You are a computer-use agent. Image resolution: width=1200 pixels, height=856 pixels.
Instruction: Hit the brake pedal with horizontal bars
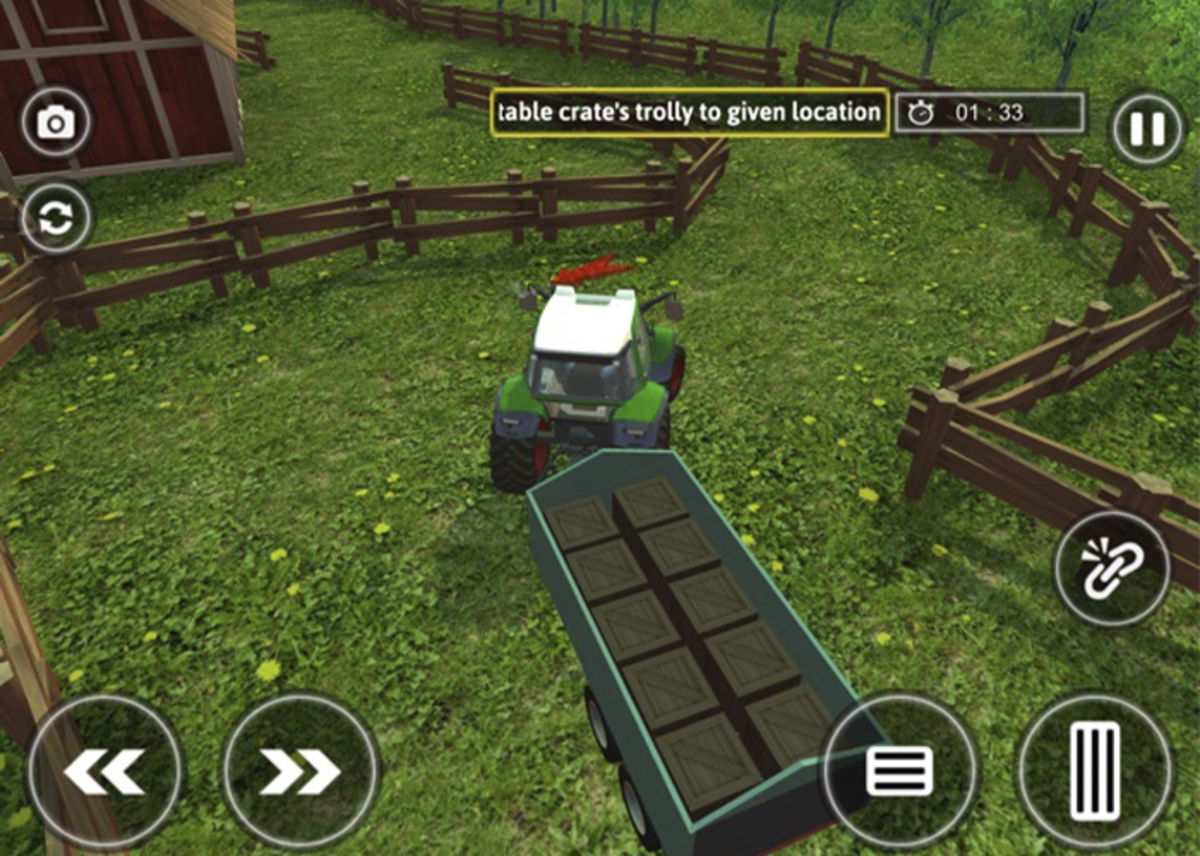click(900, 771)
